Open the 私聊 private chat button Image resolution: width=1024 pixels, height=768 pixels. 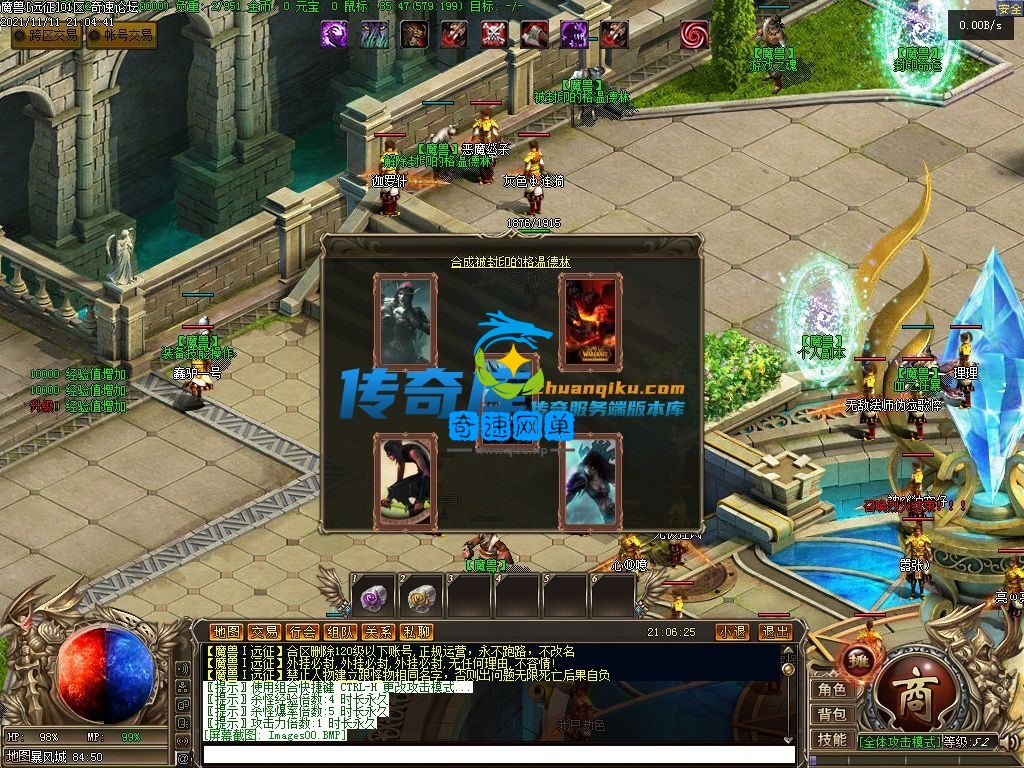tap(416, 632)
